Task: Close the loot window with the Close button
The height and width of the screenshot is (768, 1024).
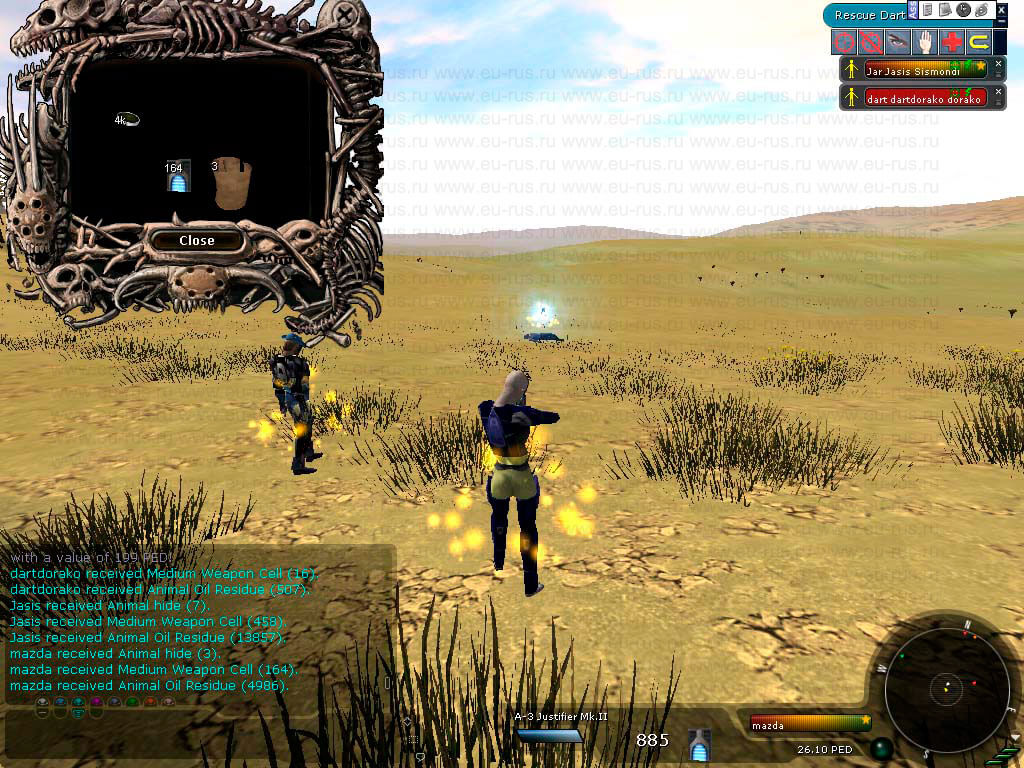Action: point(196,240)
